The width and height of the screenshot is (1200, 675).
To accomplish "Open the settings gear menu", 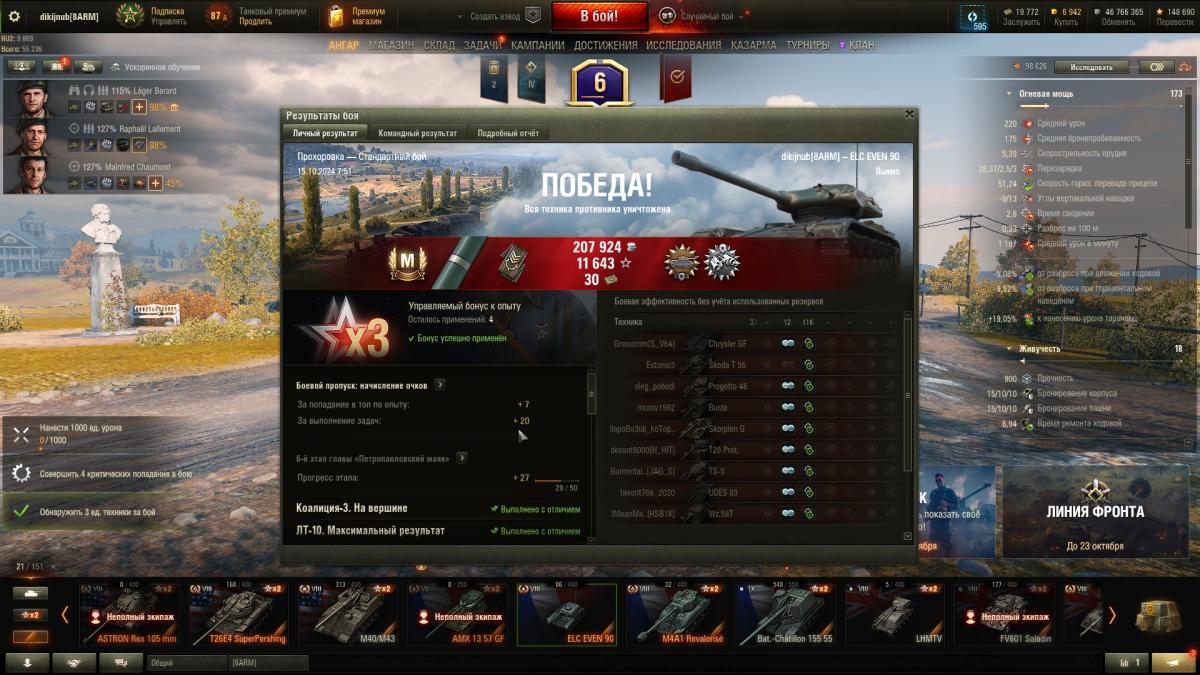I will (14, 16).
